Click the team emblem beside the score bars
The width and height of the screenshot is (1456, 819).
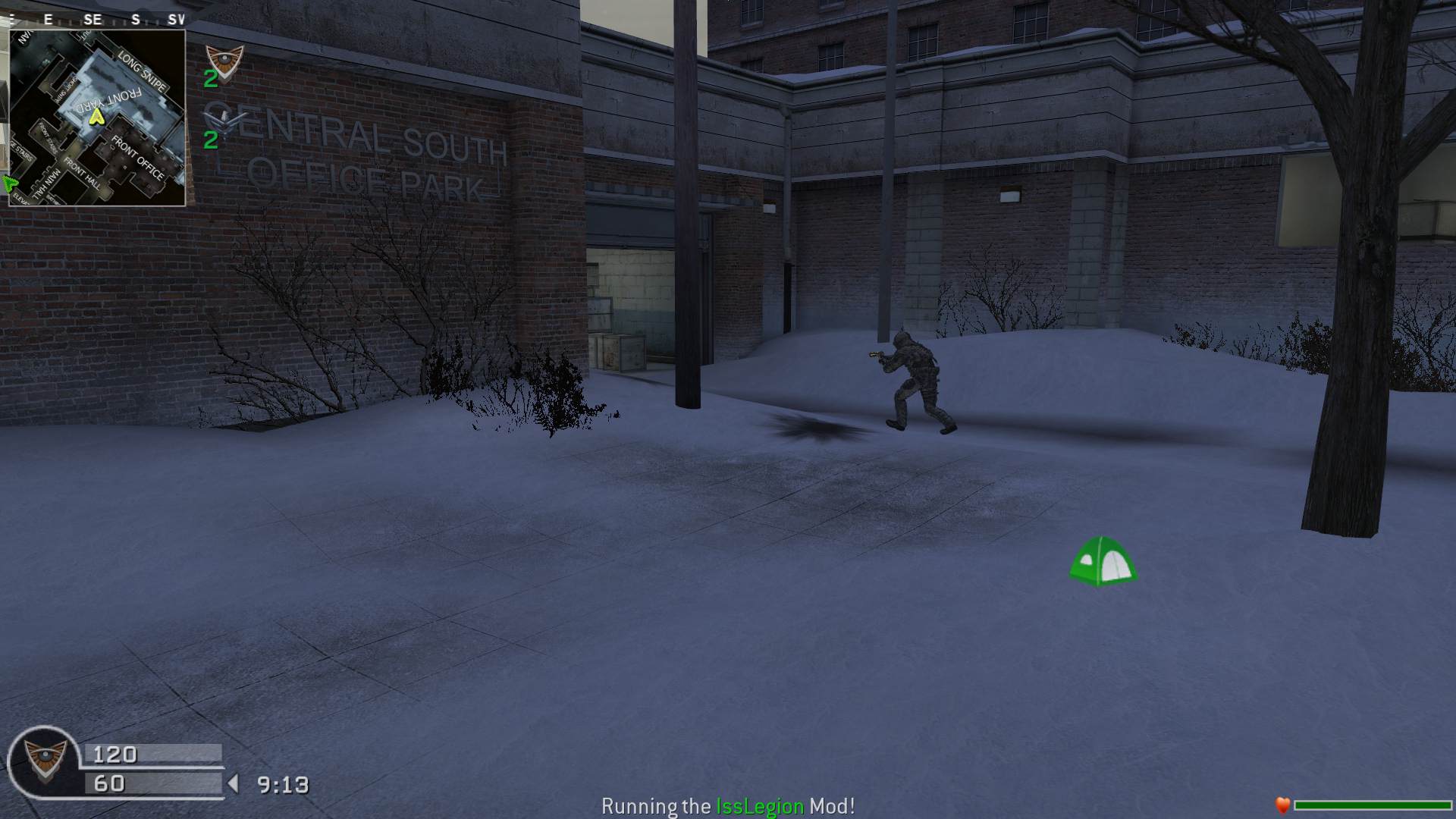click(x=45, y=760)
